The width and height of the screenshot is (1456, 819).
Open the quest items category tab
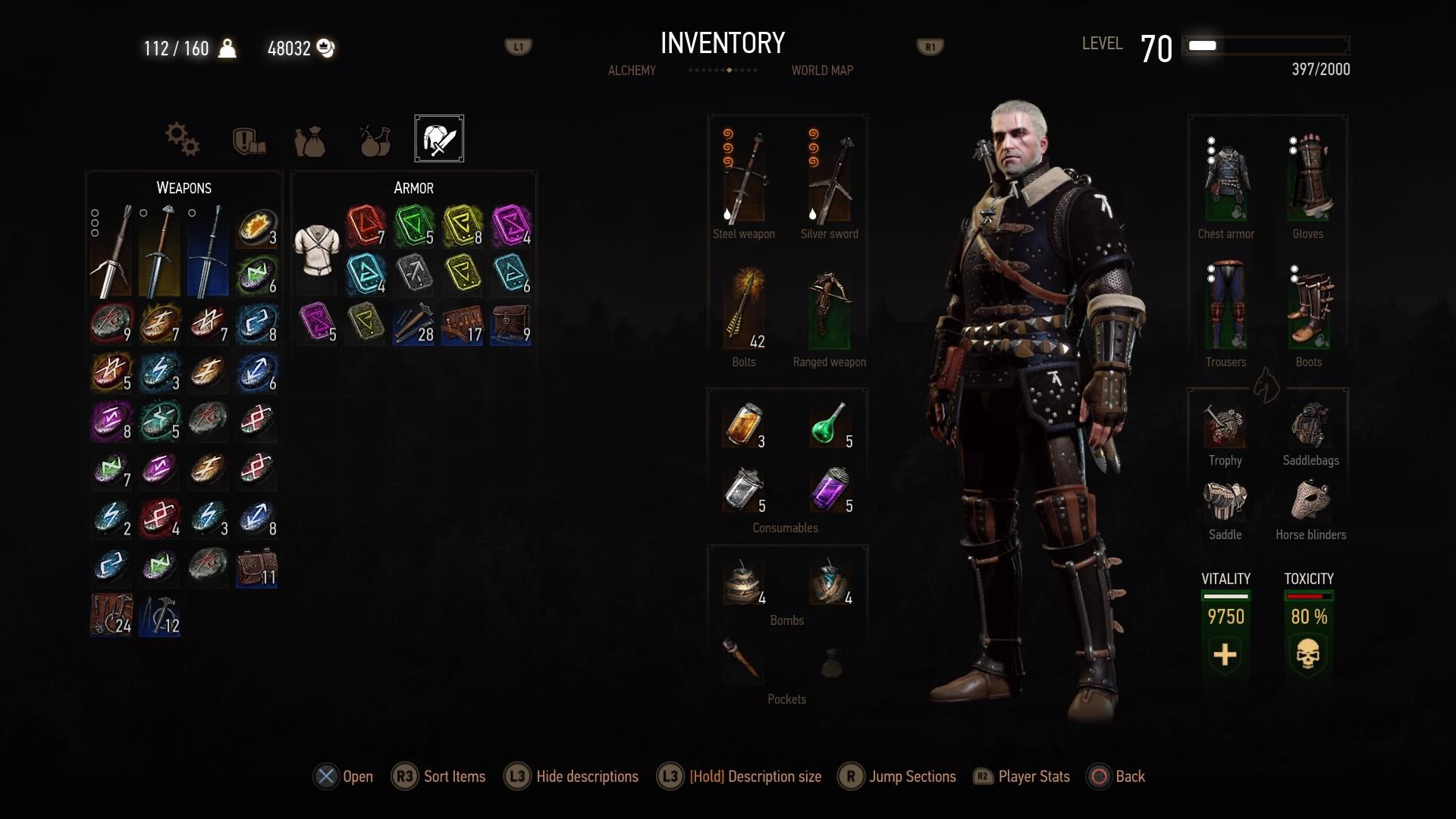[248, 140]
